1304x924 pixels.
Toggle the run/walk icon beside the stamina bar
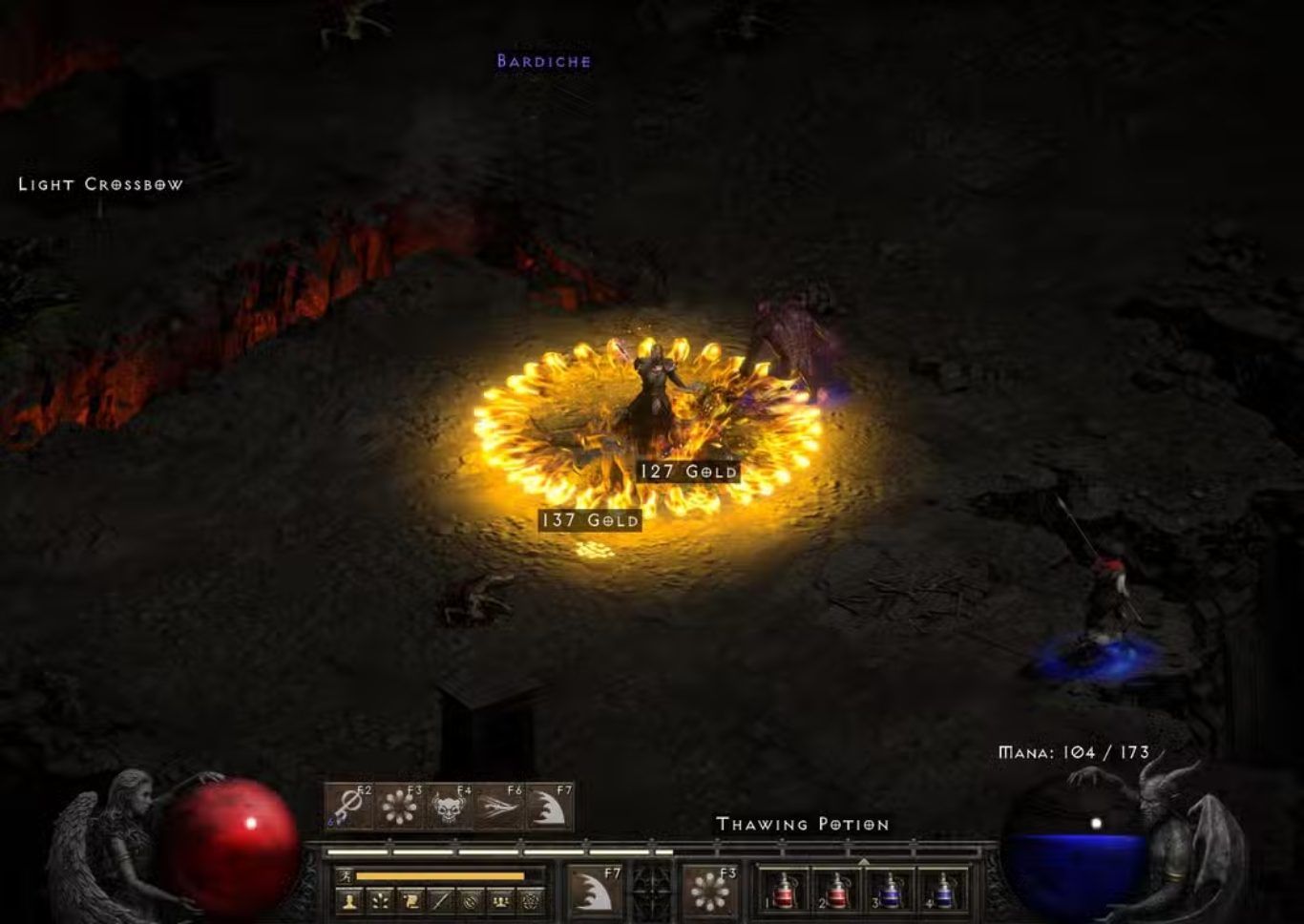pyautogui.click(x=346, y=875)
